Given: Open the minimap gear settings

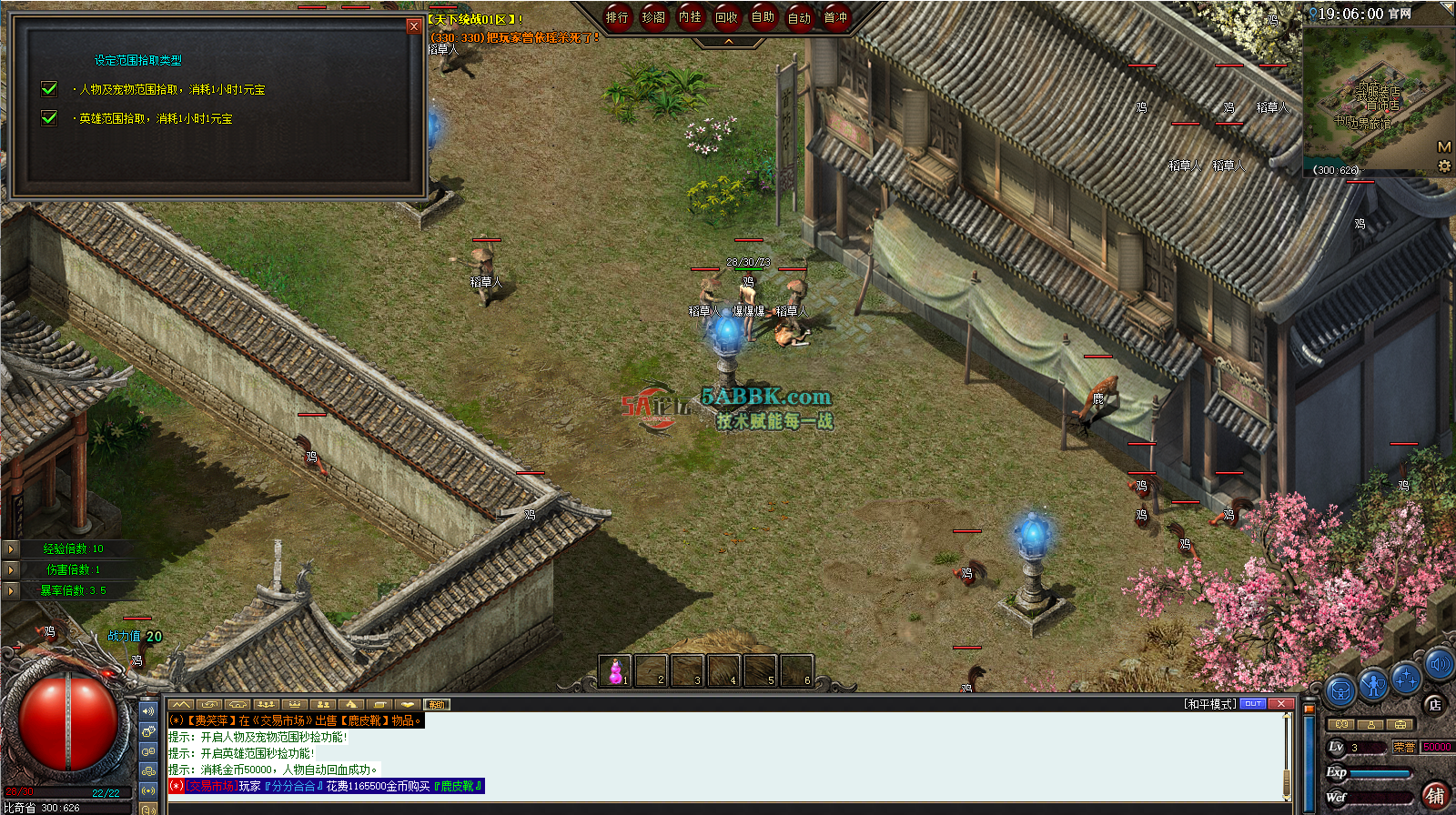Looking at the screenshot, I should click(1443, 166).
